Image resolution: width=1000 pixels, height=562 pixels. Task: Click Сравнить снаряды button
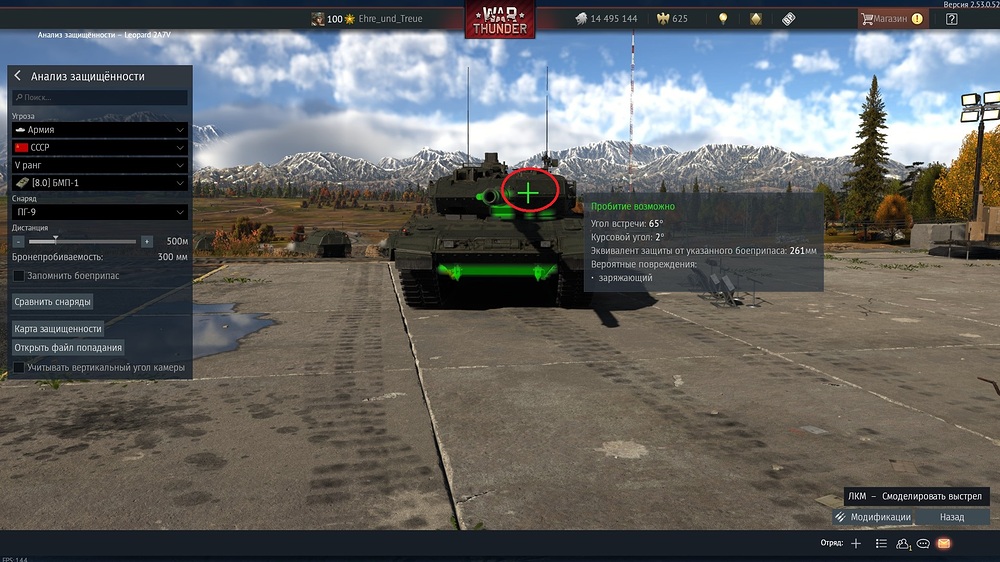[x=53, y=301]
